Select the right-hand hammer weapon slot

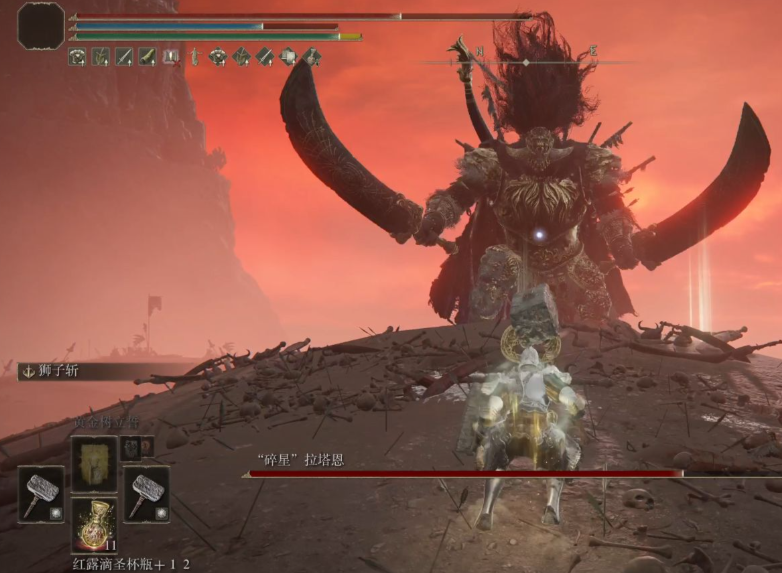[146, 494]
